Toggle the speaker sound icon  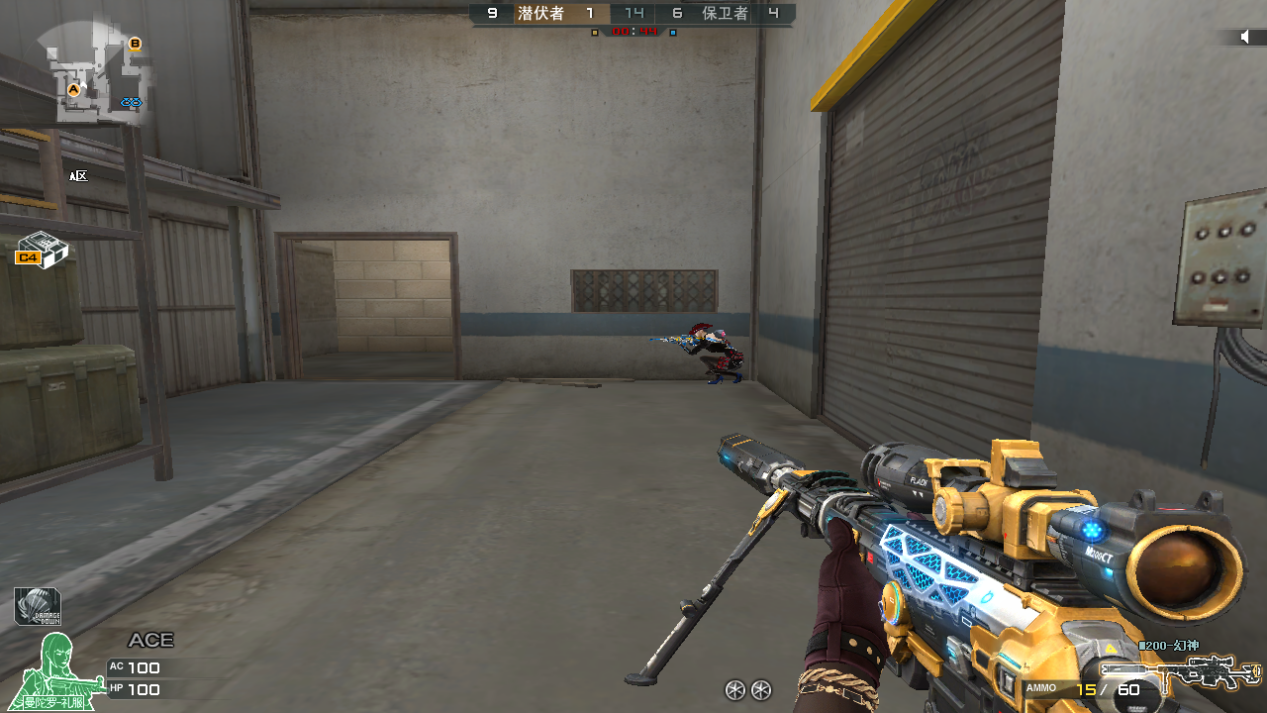tap(1245, 37)
